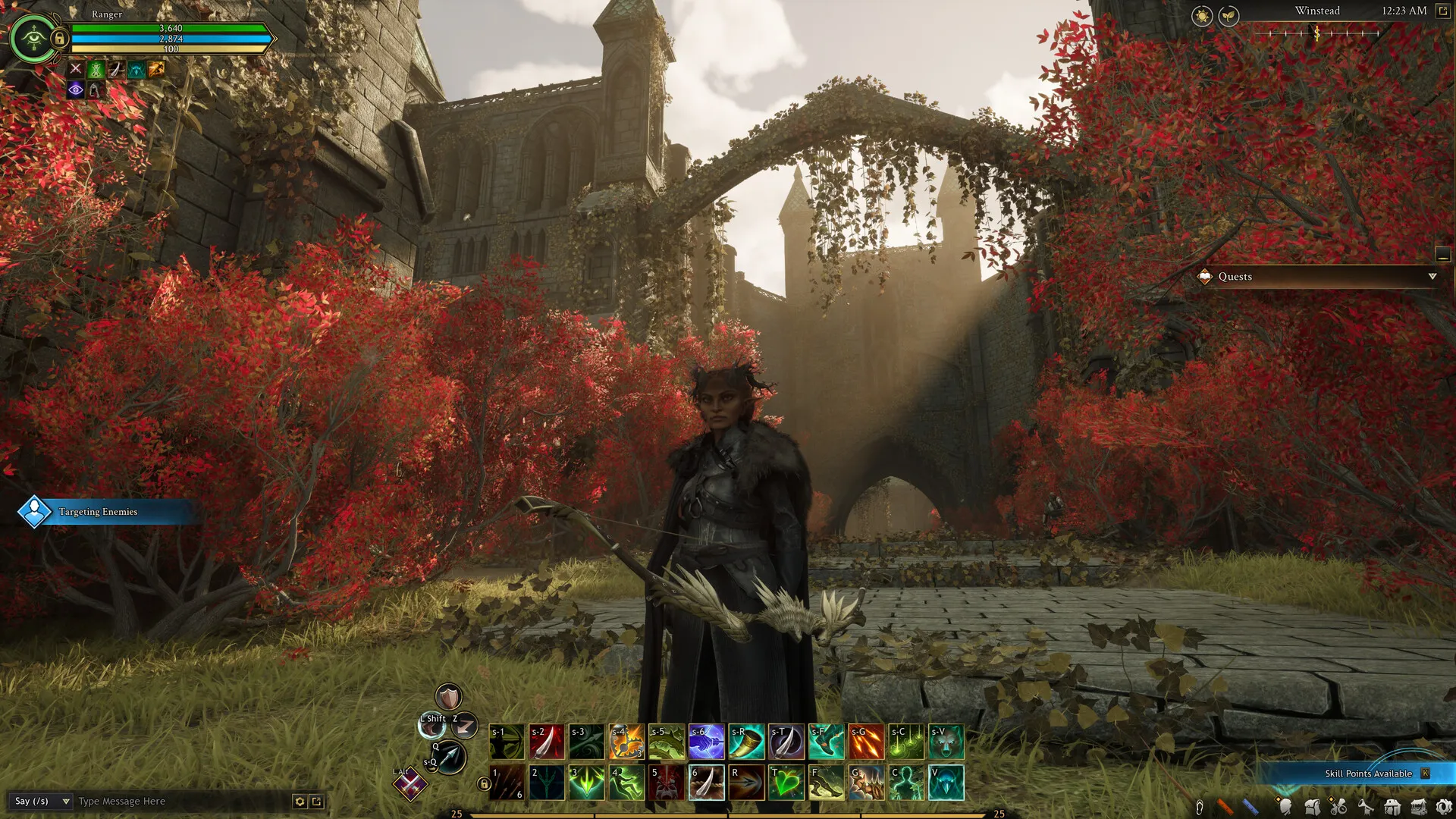Toggle the health bar lock padlock
The height and width of the screenshot is (819, 1456).
[x=60, y=39]
